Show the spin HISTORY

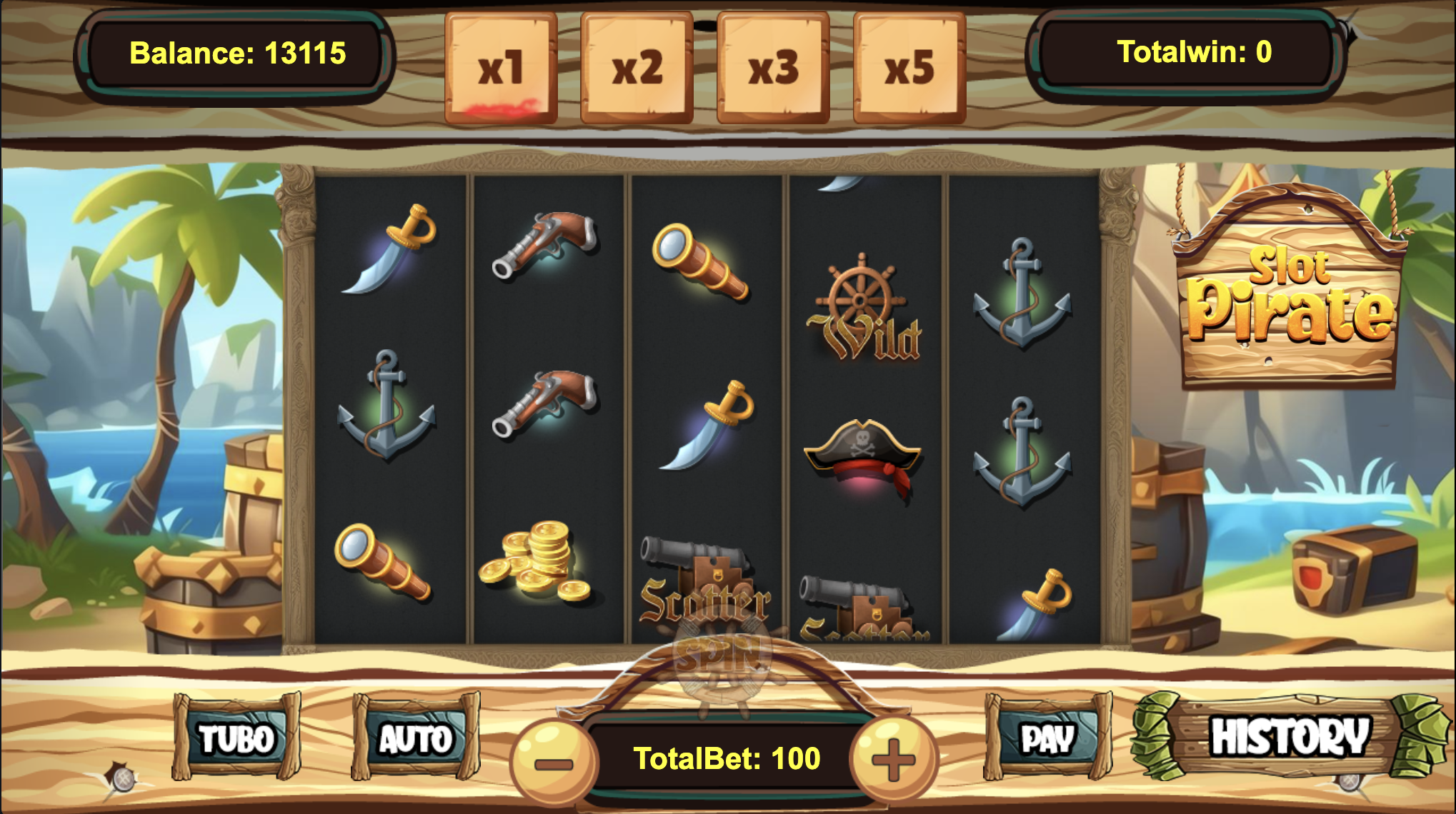coord(1290,737)
